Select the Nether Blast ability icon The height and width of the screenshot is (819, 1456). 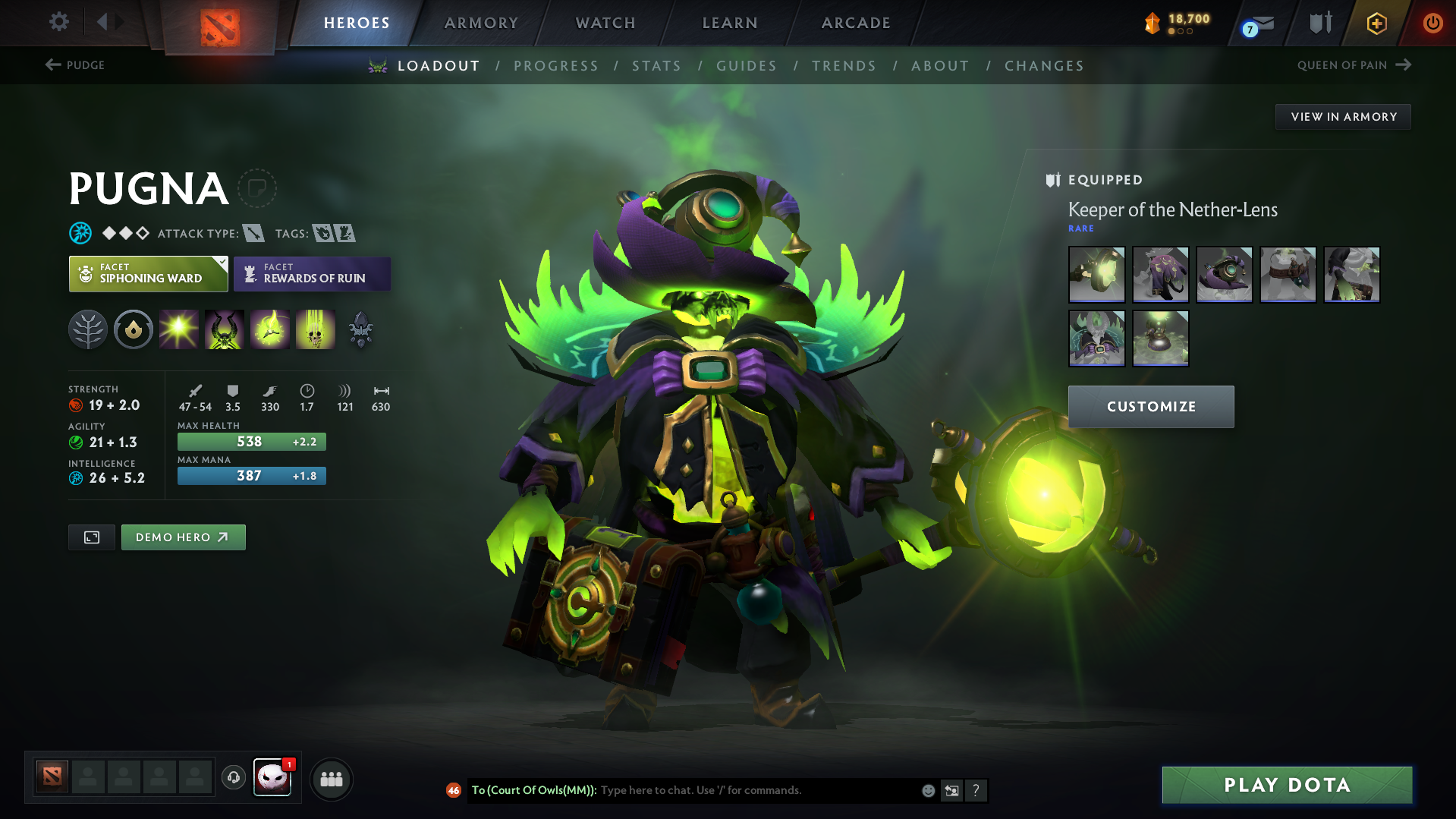(179, 329)
